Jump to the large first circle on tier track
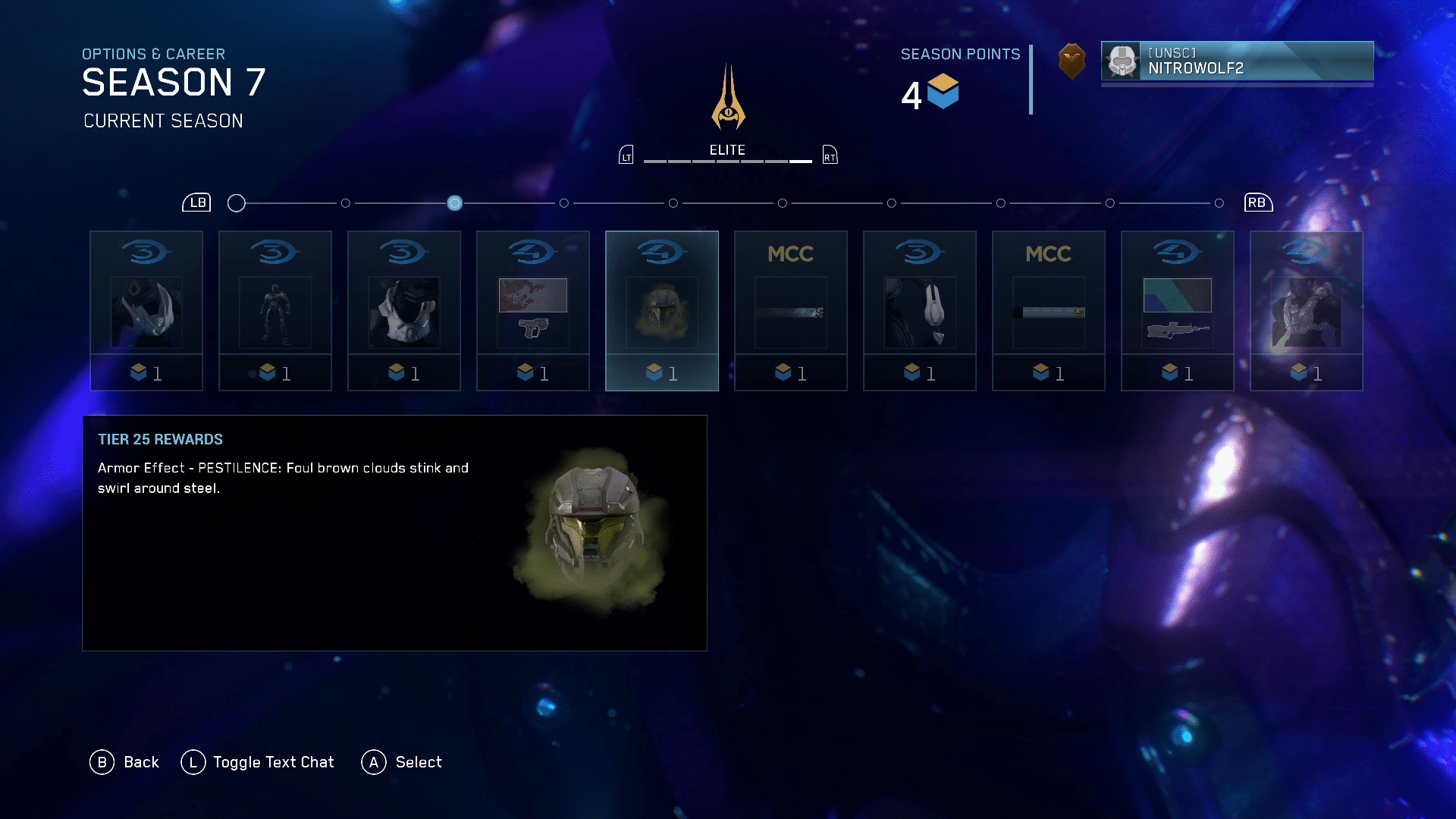The height and width of the screenshot is (819, 1456). click(x=237, y=203)
